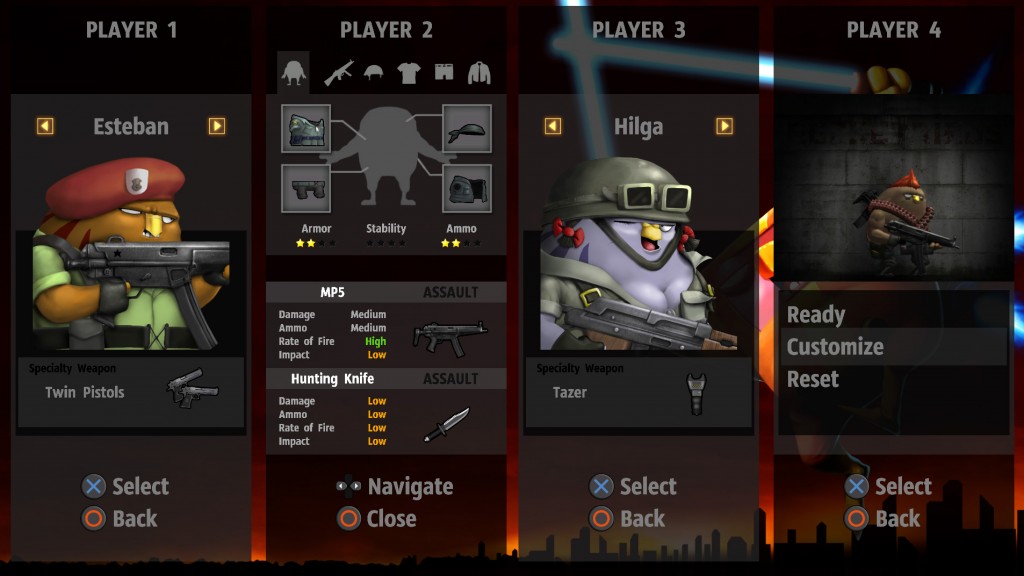Open the shorts clothing tab
Image resolution: width=1024 pixels, height=576 pixels.
(x=444, y=72)
